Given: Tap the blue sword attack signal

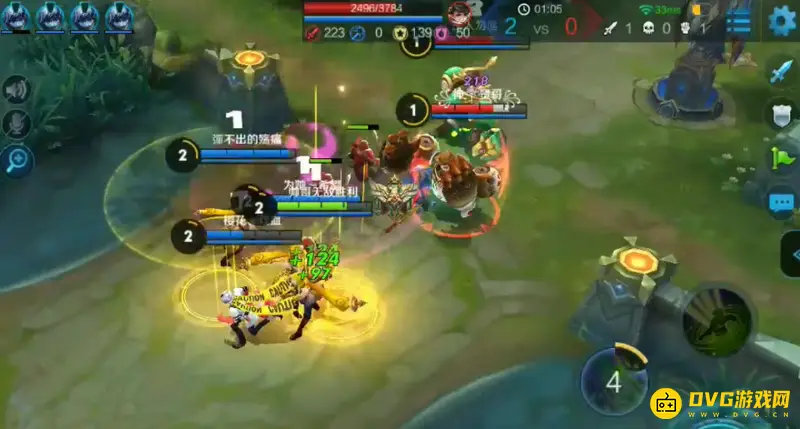Looking at the screenshot, I should (781, 71).
